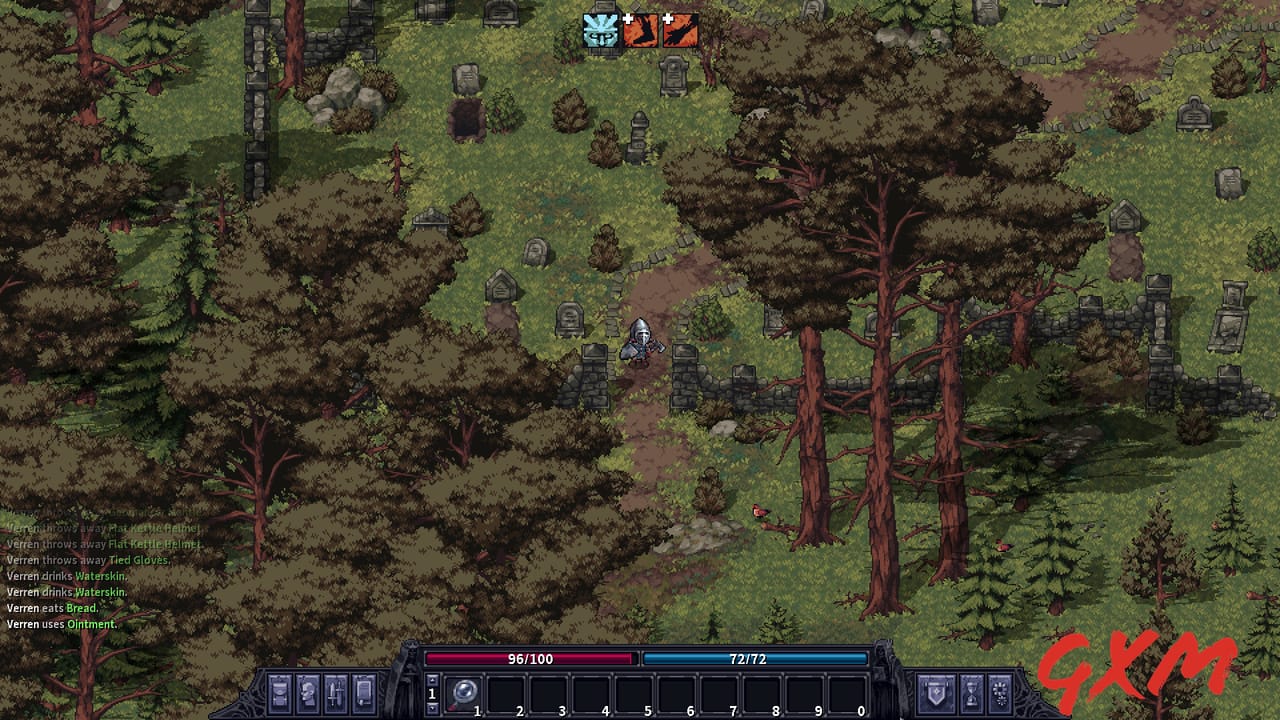This screenshot has width=1280, height=720.
Task: Open the reputation shield banner panel
Action: coord(936,692)
